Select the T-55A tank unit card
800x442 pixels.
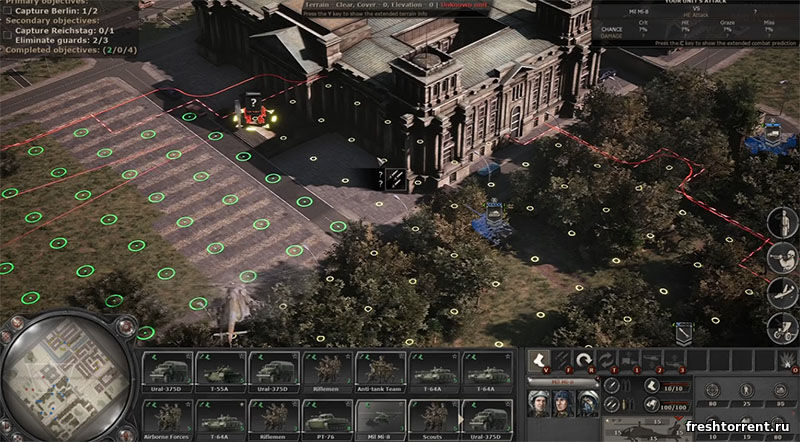(x=220, y=371)
